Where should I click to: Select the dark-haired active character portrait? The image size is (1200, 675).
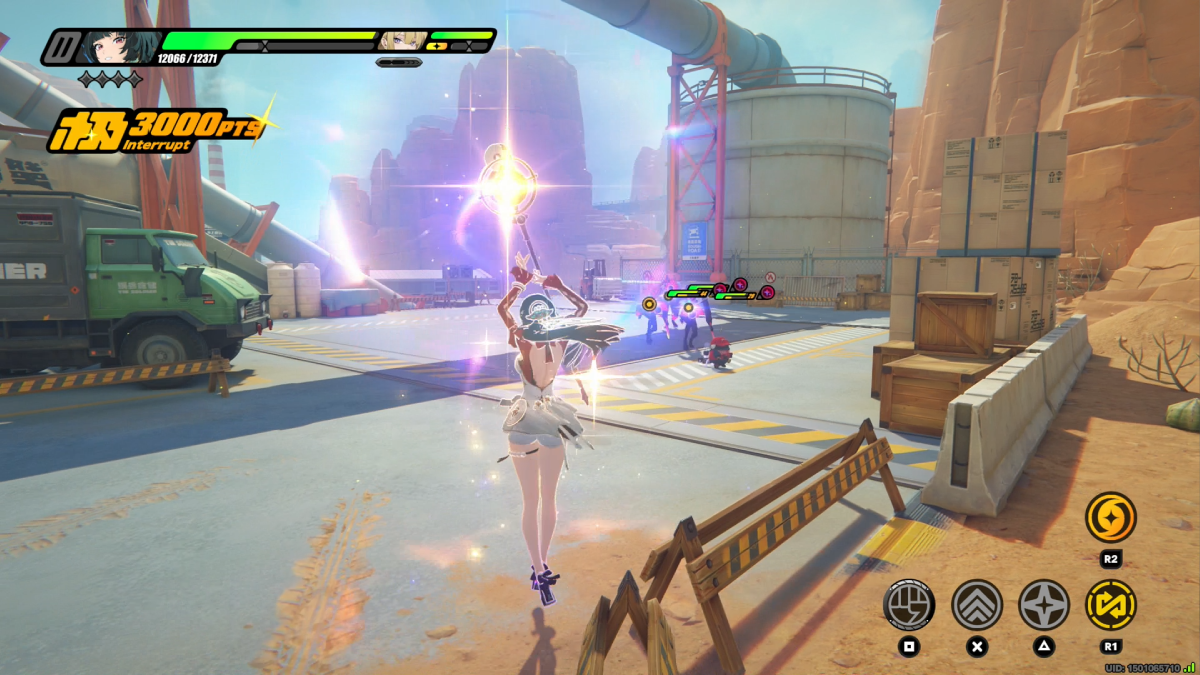click(x=119, y=46)
